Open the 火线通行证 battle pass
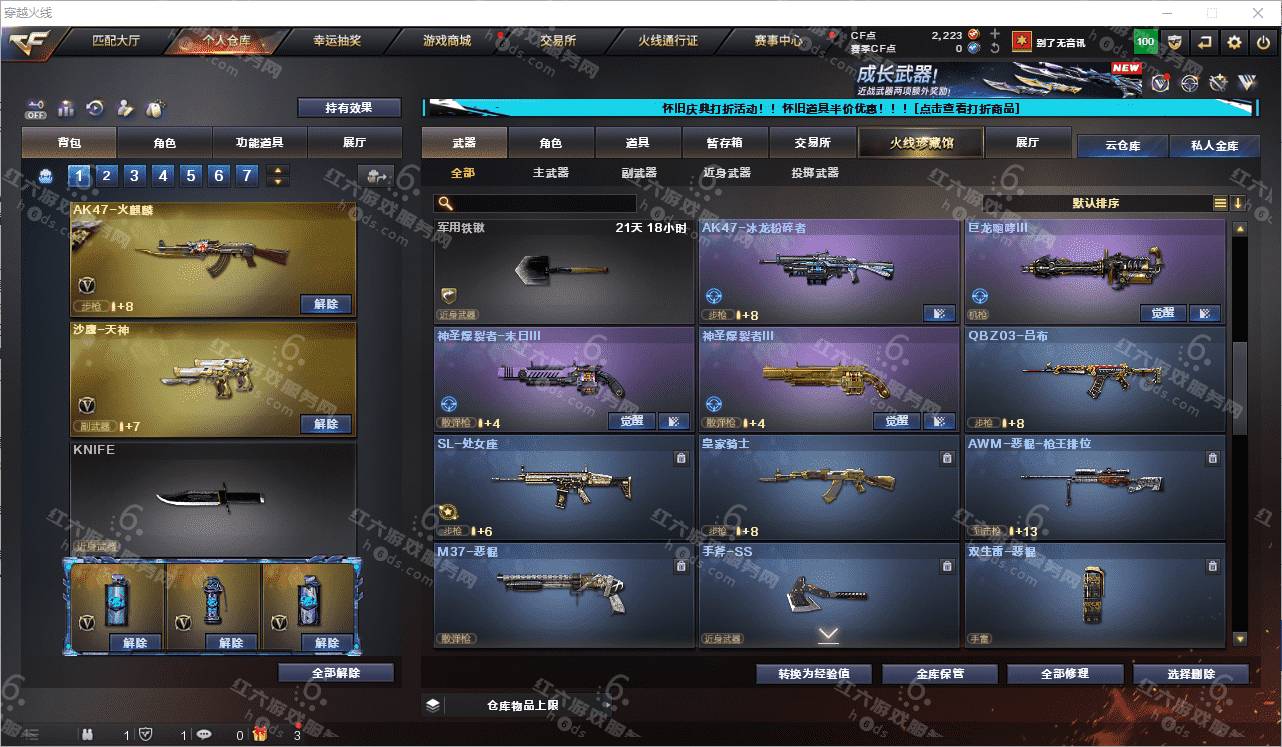This screenshot has width=1282, height=747. (x=667, y=41)
